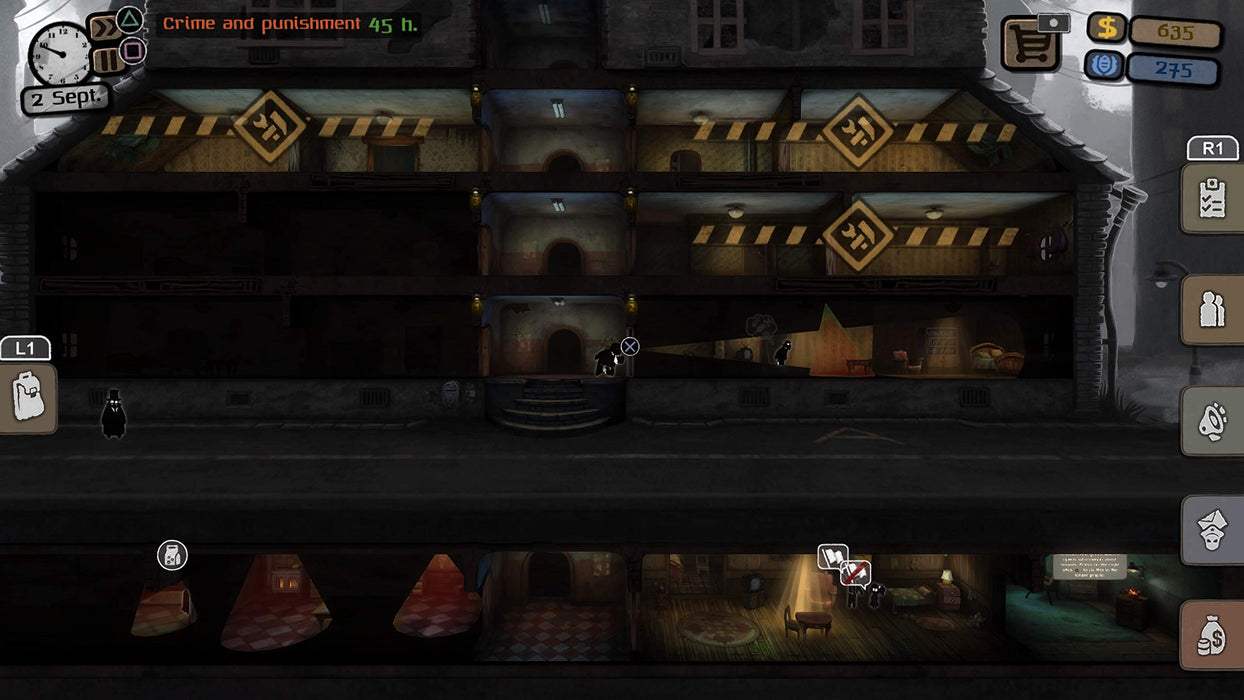Open the task checklist panel
Image resolution: width=1244 pixels, height=700 pixels.
[x=1212, y=198]
